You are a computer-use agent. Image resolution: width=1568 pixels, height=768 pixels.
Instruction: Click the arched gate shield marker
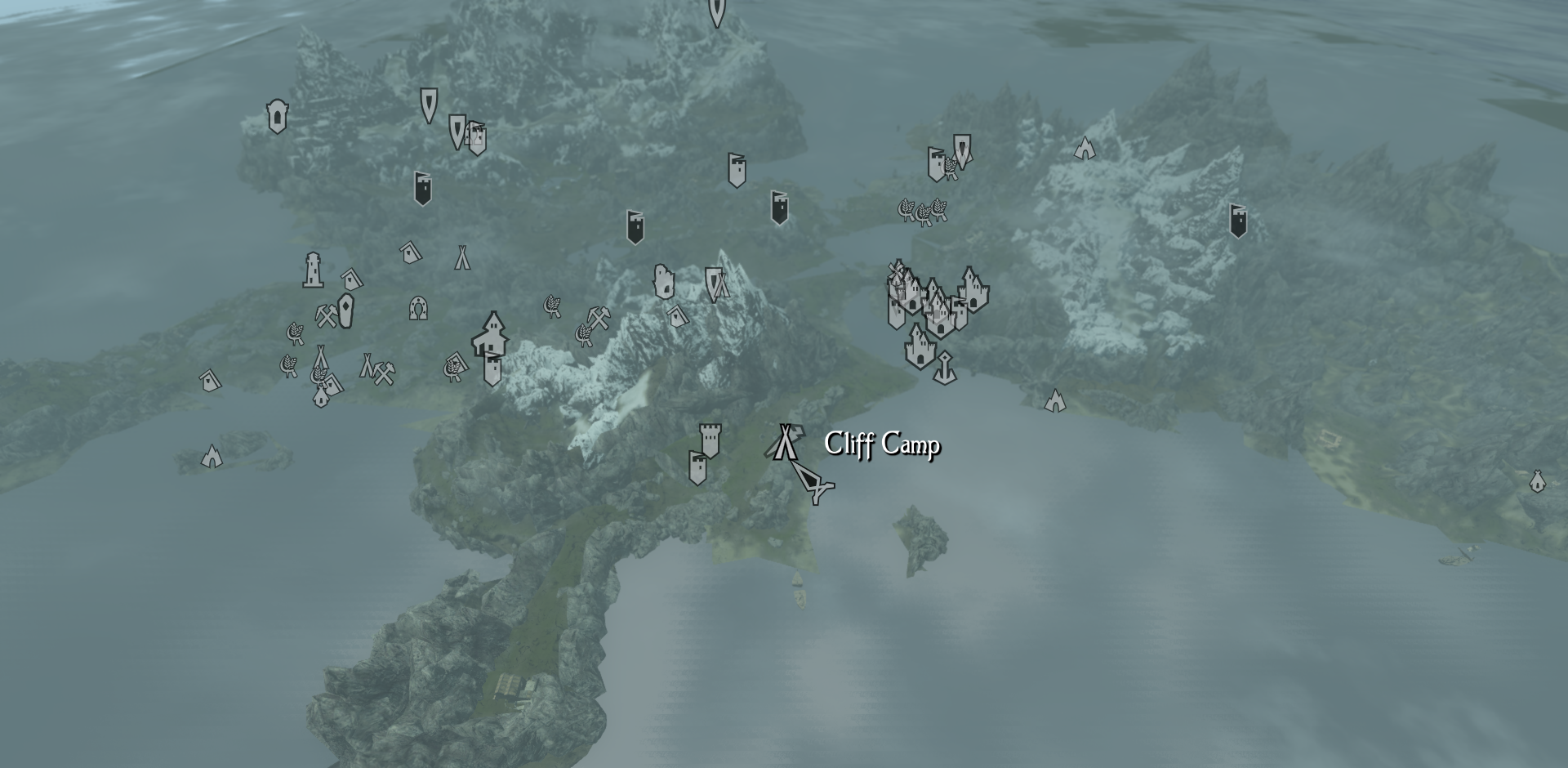[278, 117]
